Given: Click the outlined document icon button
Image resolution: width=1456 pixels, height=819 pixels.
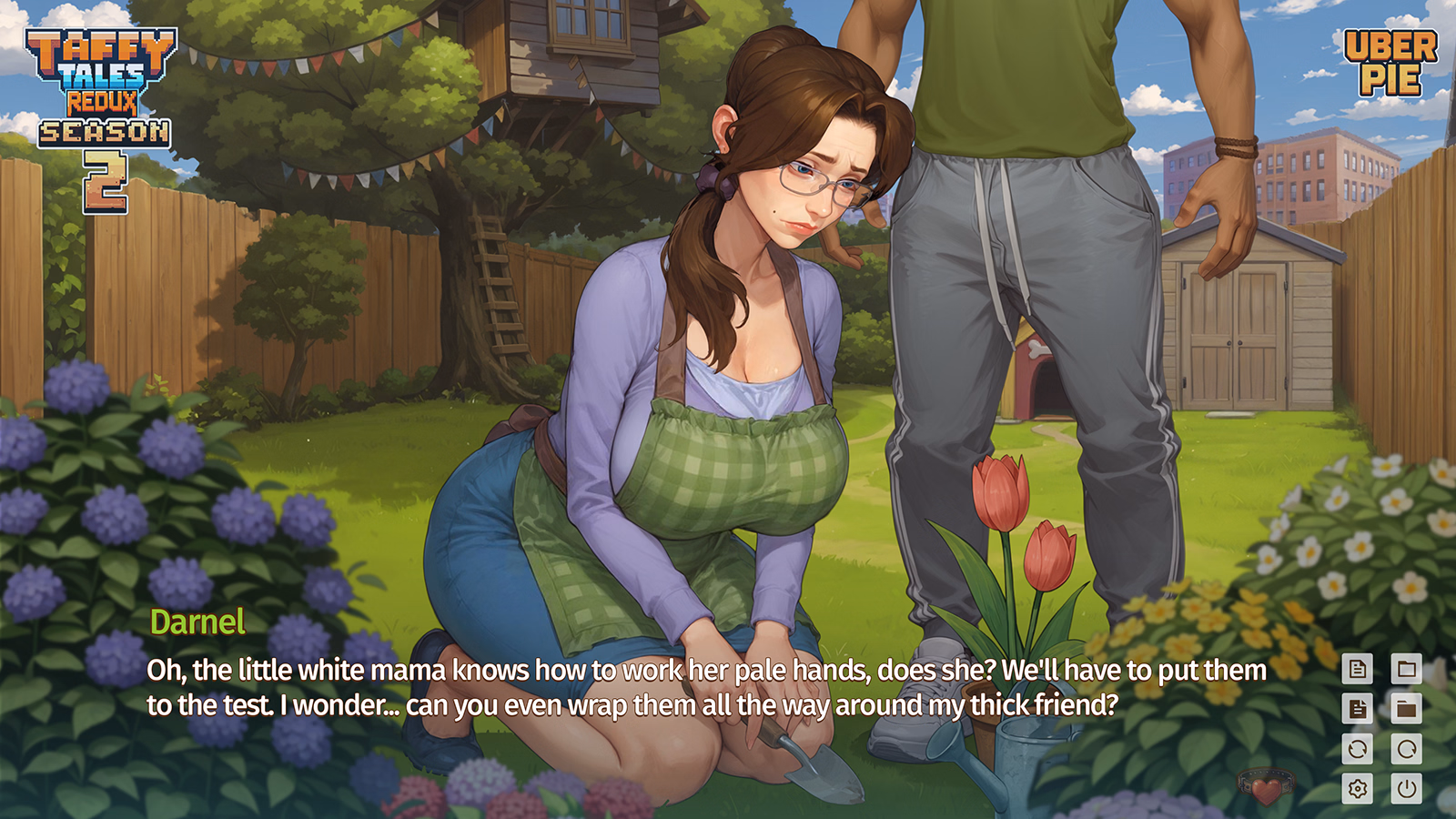Looking at the screenshot, I should (x=1358, y=670).
